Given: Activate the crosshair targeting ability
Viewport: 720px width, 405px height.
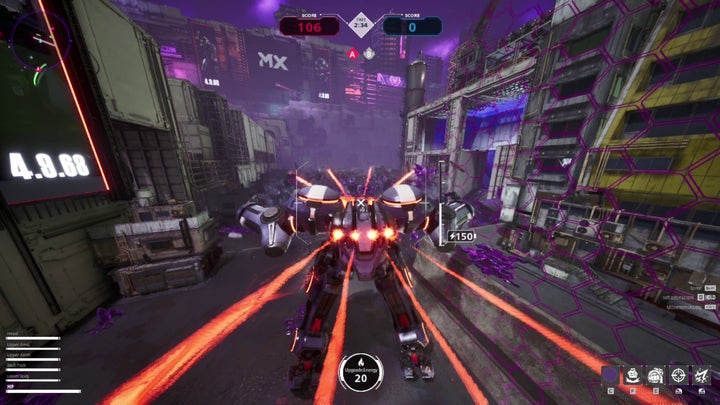Looking at the screenshot, I should (678, 374).
